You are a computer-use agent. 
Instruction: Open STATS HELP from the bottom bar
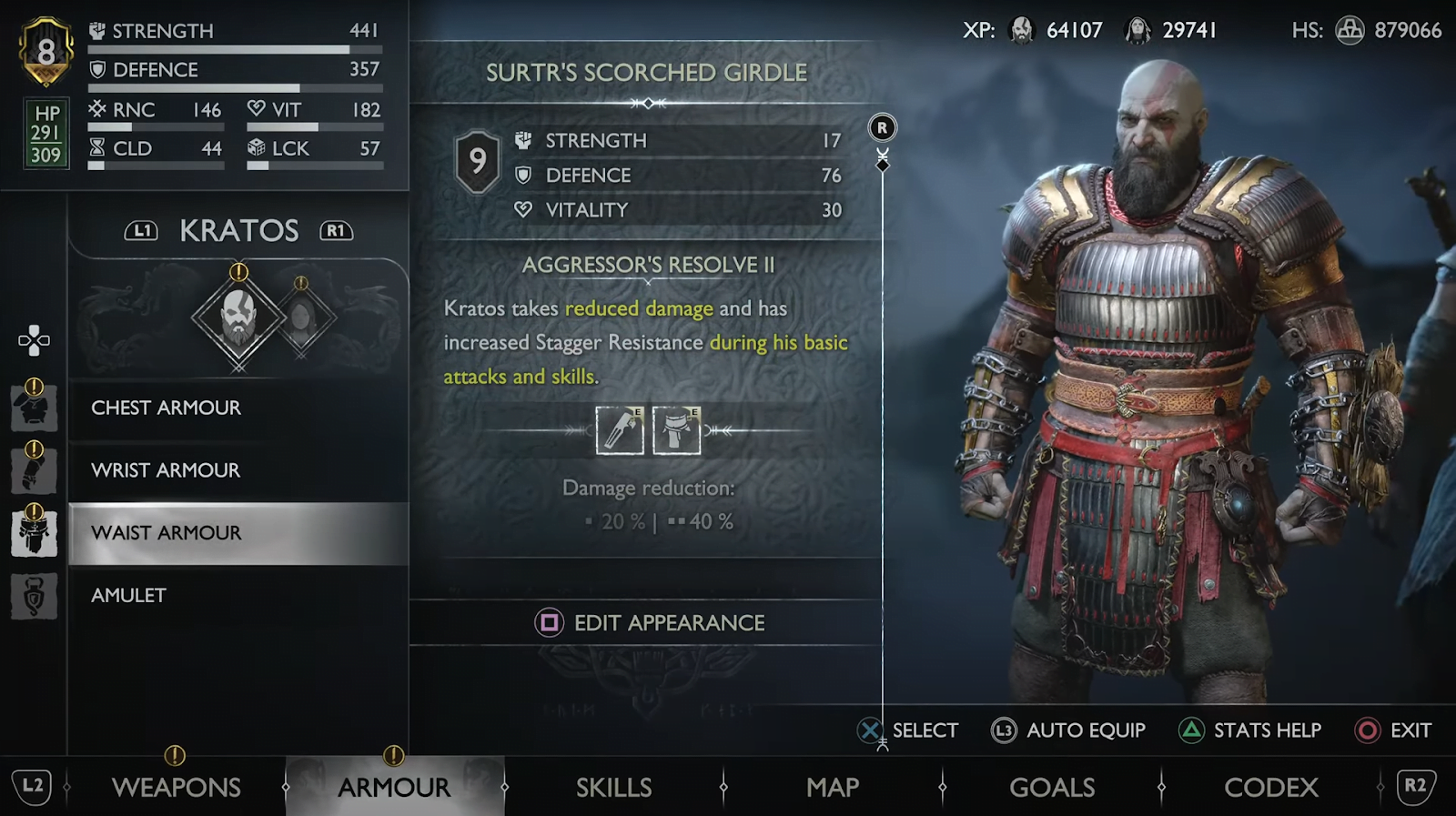tap(1250, 730)
